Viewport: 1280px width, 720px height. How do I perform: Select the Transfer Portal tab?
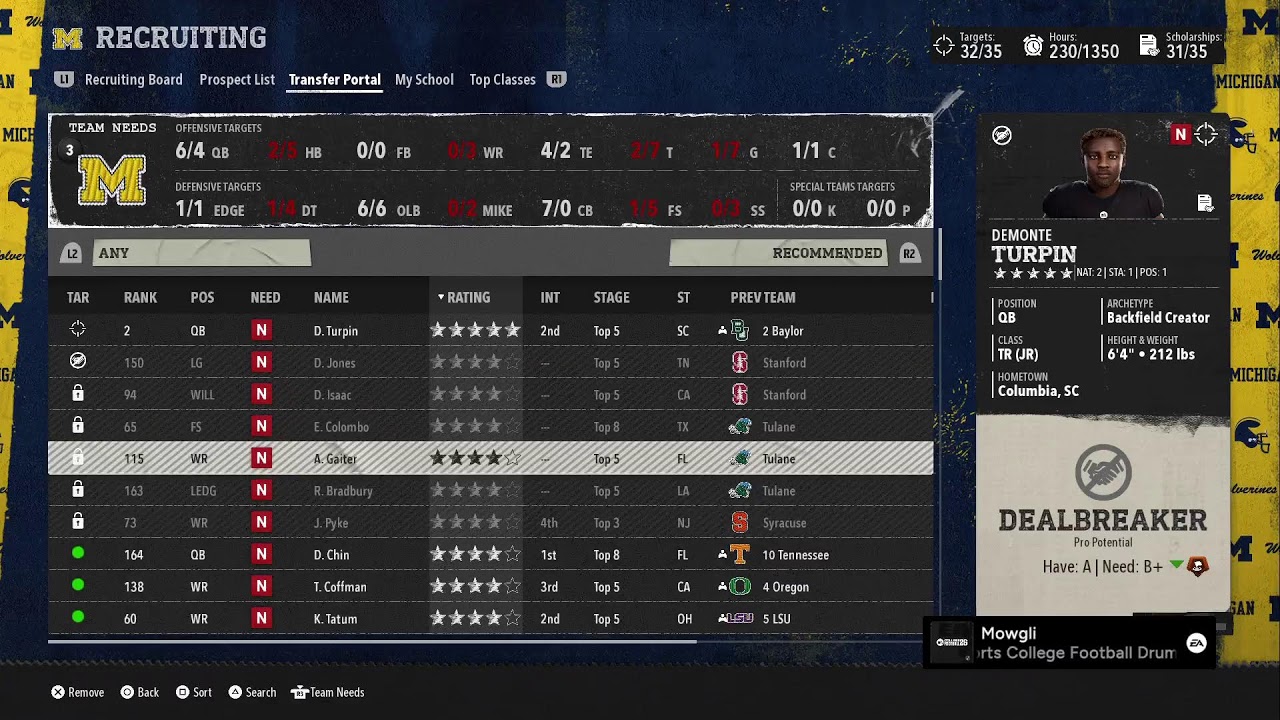tap(334, 80)
